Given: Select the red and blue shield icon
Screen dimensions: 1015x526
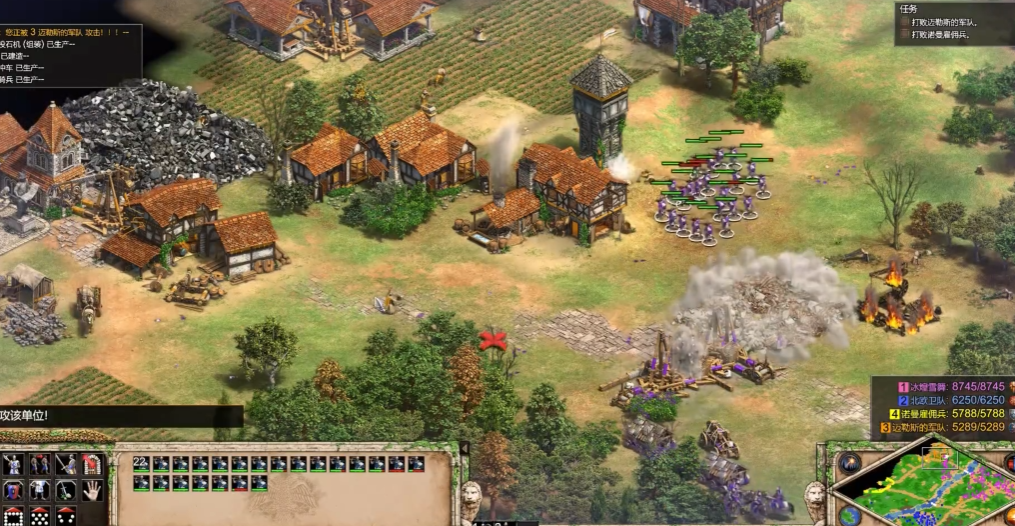Looking at the screenshot, I should [14, 491].
